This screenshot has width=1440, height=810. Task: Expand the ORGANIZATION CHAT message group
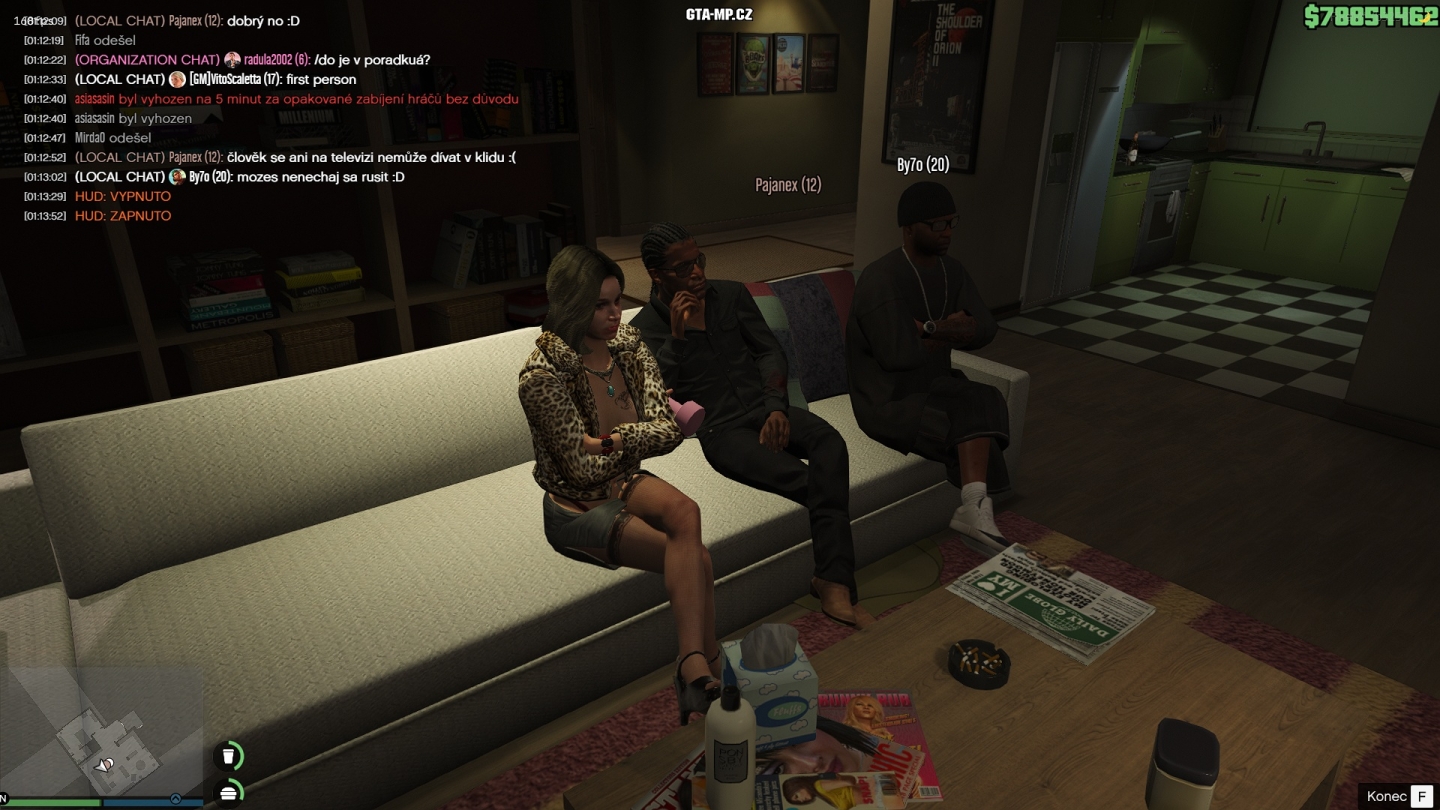[147, 60]
